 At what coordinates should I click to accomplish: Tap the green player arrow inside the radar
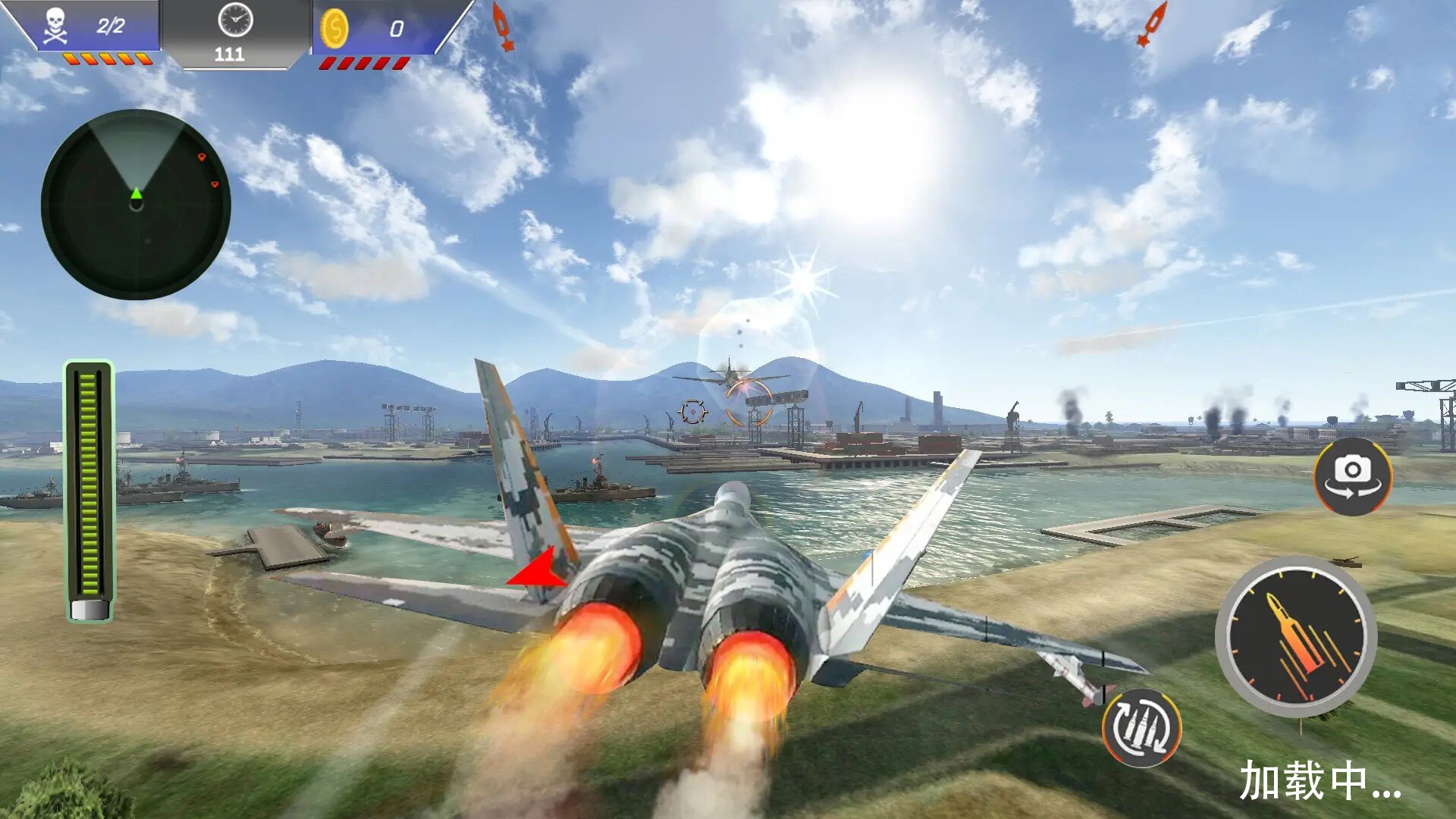pos(135,196)
